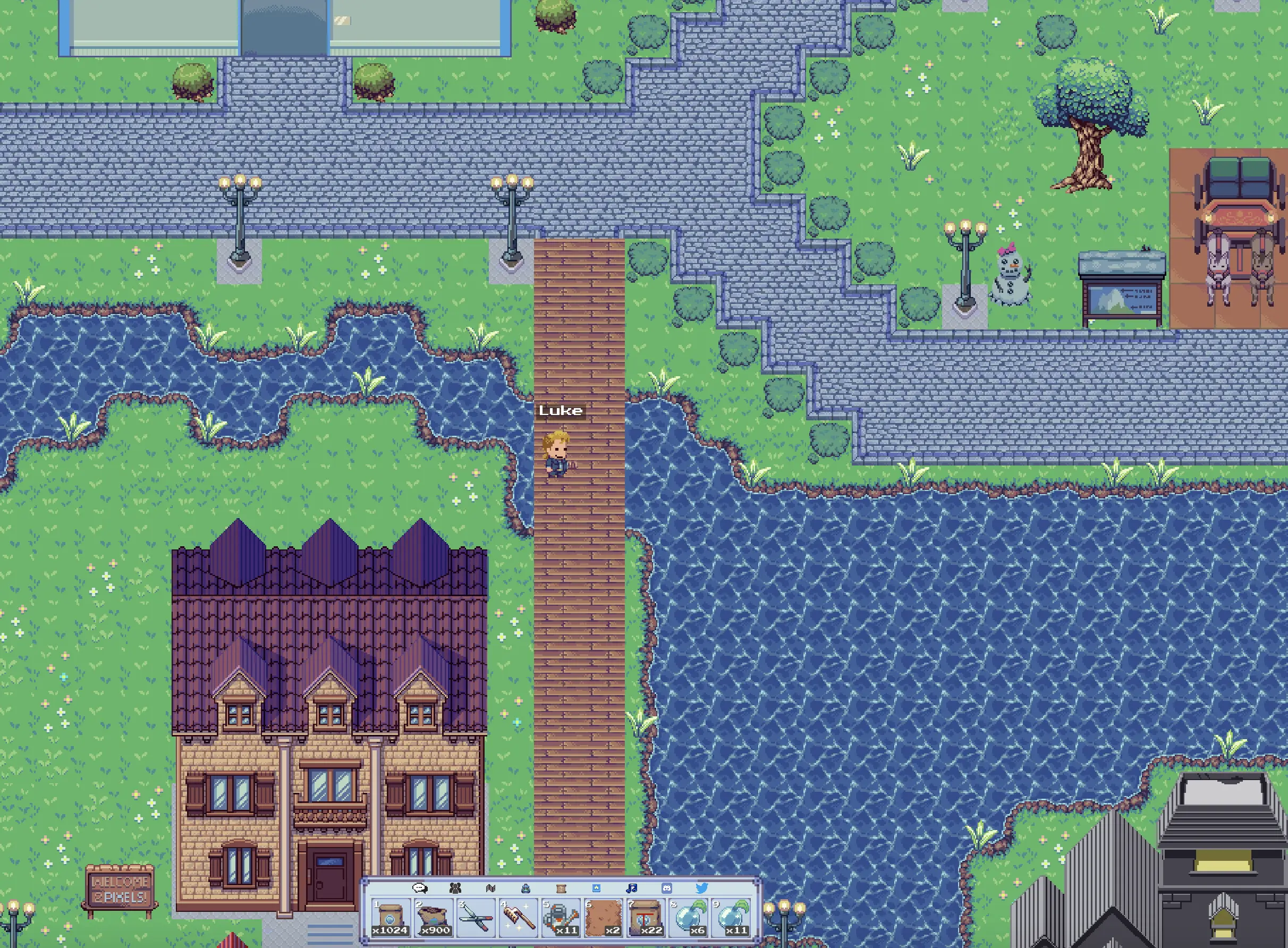Join the Discord server

667,888
